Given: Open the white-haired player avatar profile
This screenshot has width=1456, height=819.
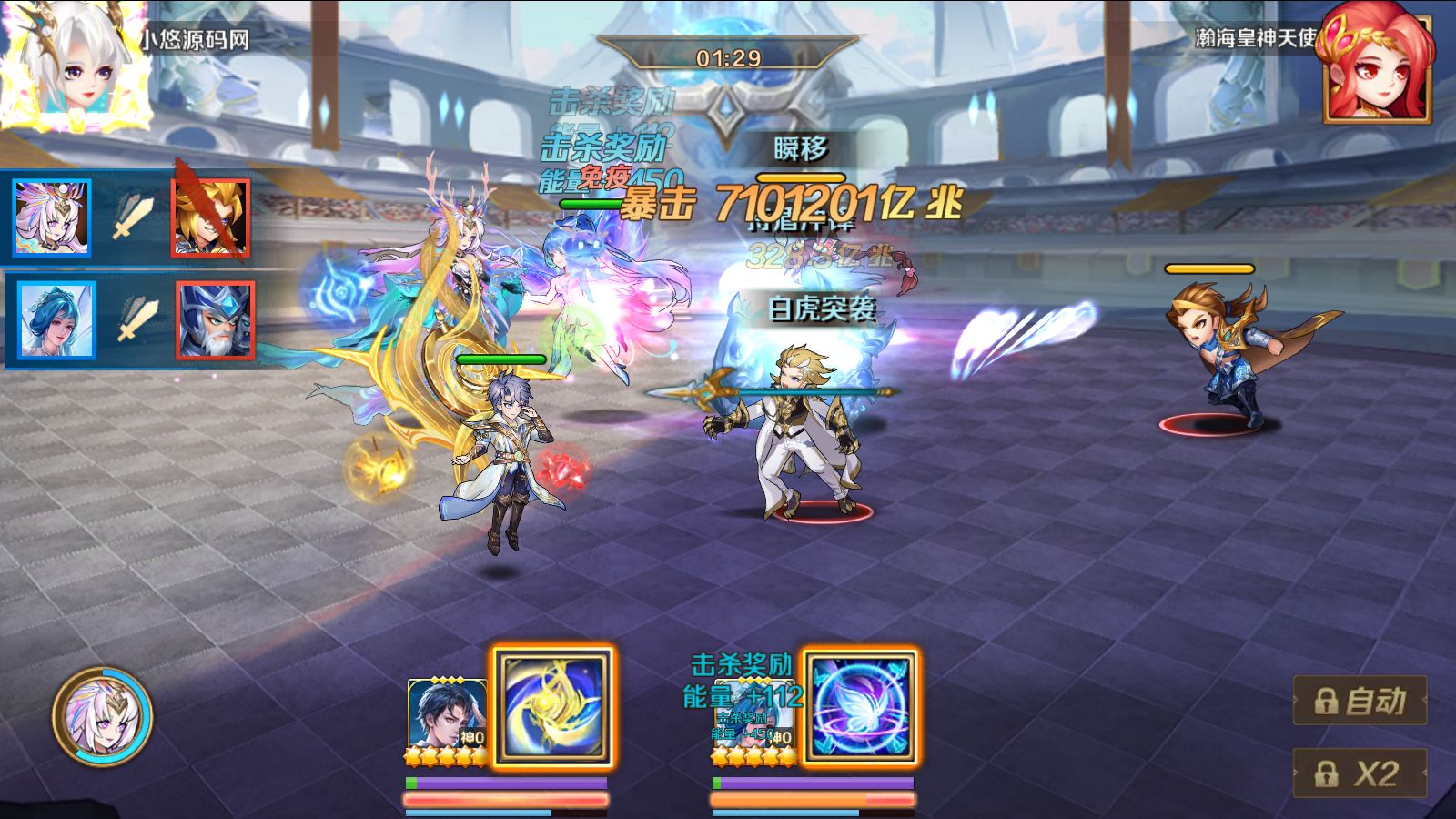Looking at the screenshot, I should click(x=75, y=66).
